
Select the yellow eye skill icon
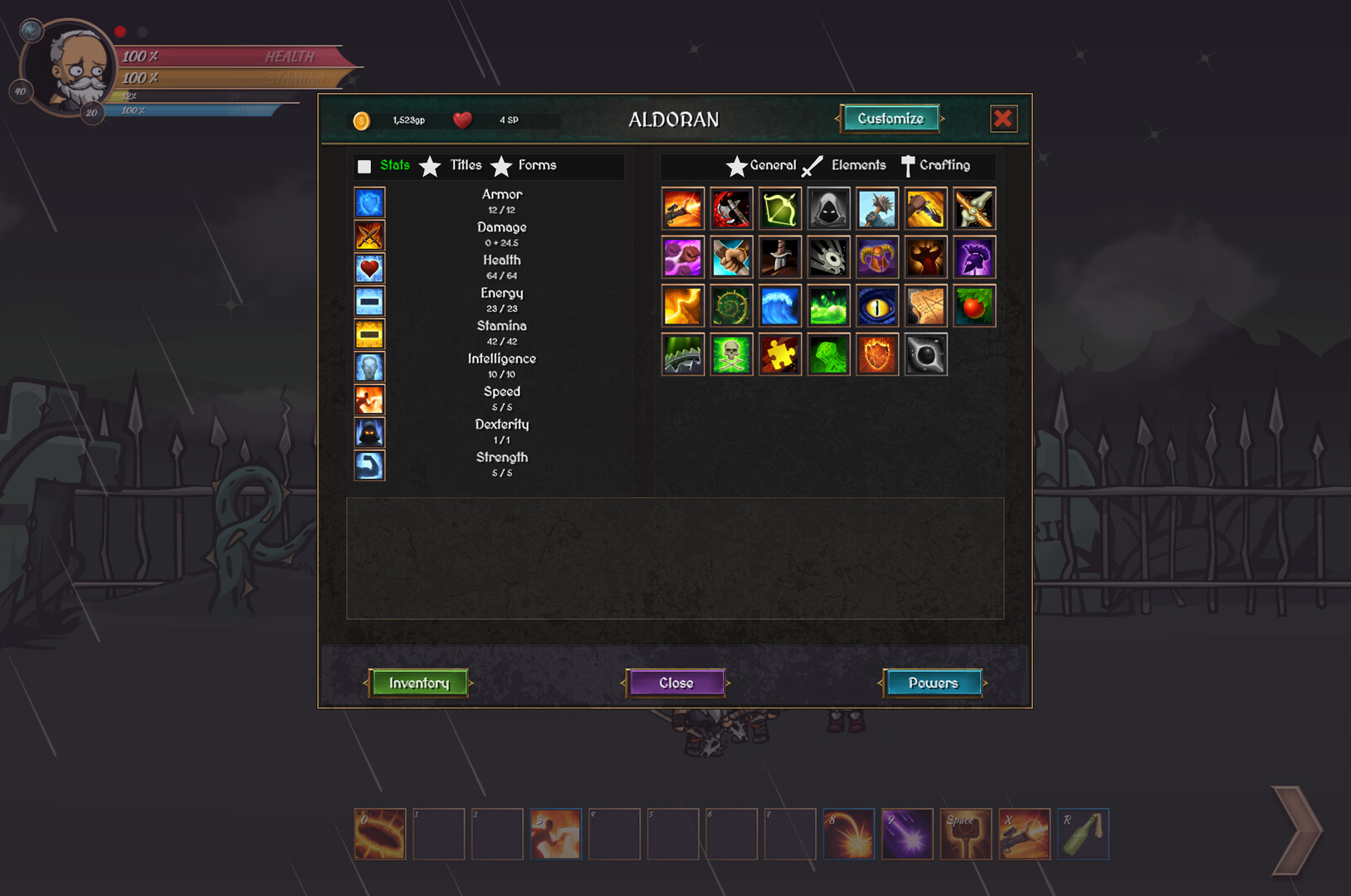[x=877, y=306]
